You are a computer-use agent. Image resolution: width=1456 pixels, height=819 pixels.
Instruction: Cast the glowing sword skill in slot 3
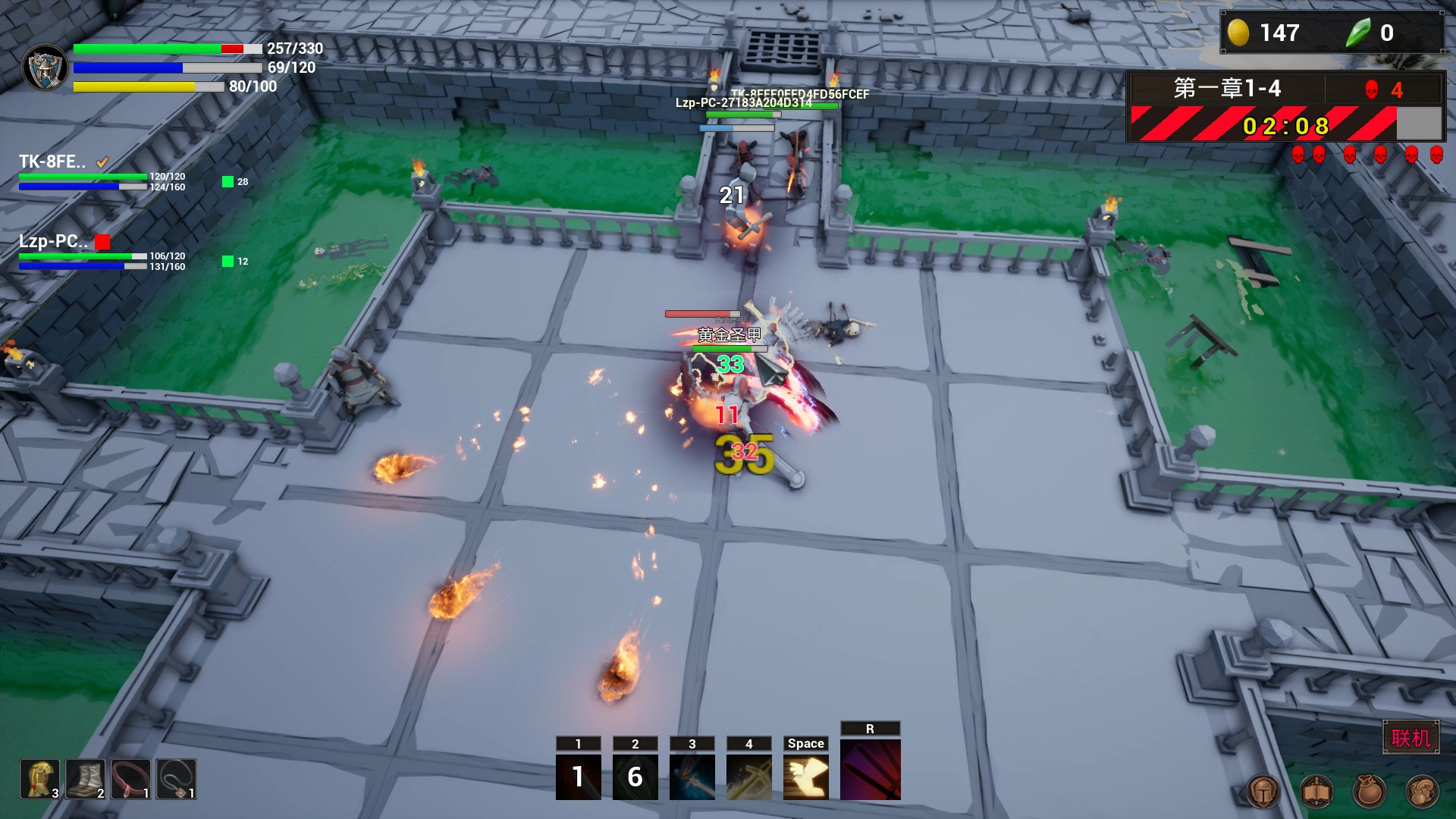point(692,775)
